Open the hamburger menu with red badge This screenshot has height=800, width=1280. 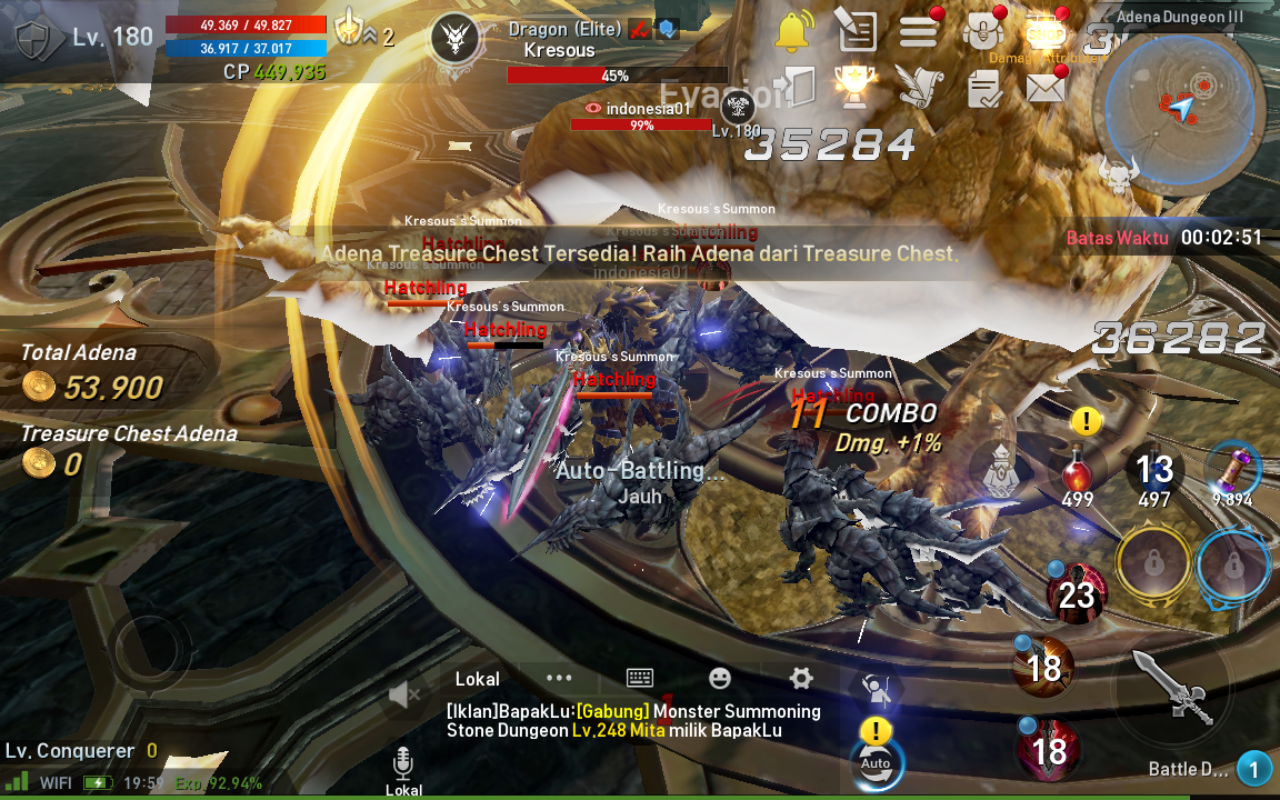[x=918, y=30]
